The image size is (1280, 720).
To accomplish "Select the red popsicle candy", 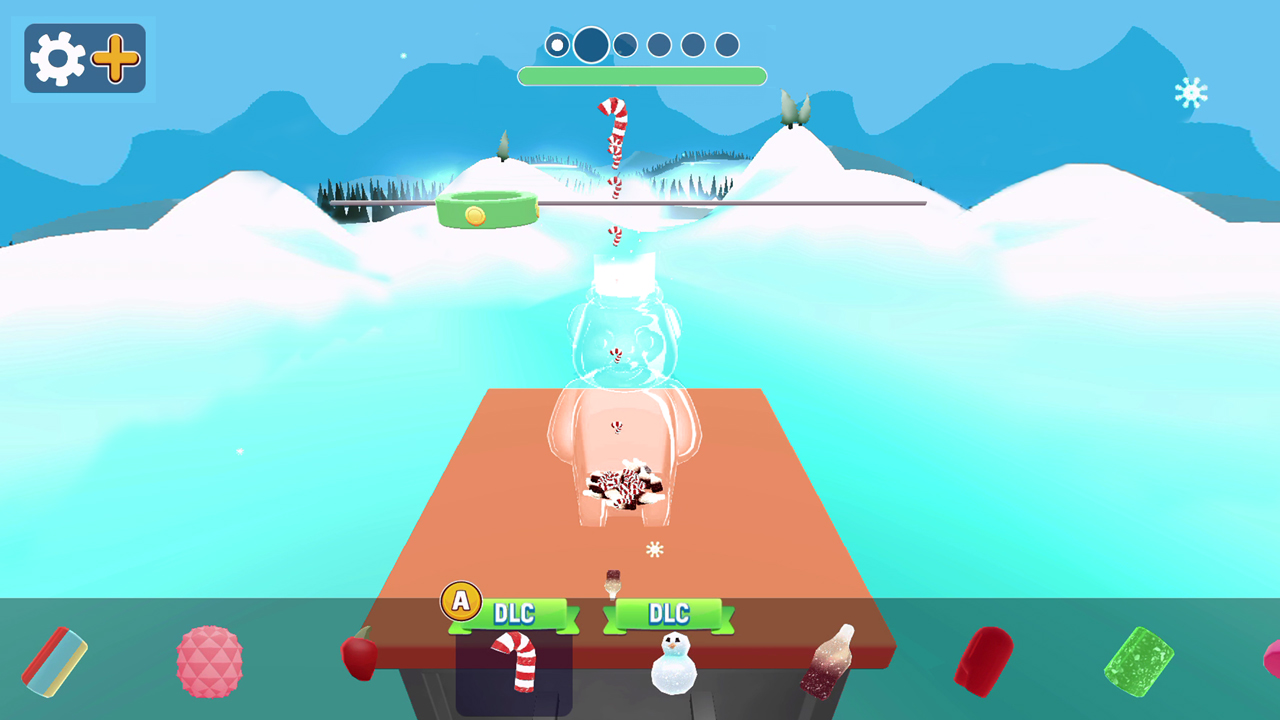I will [x=985, y=661].
